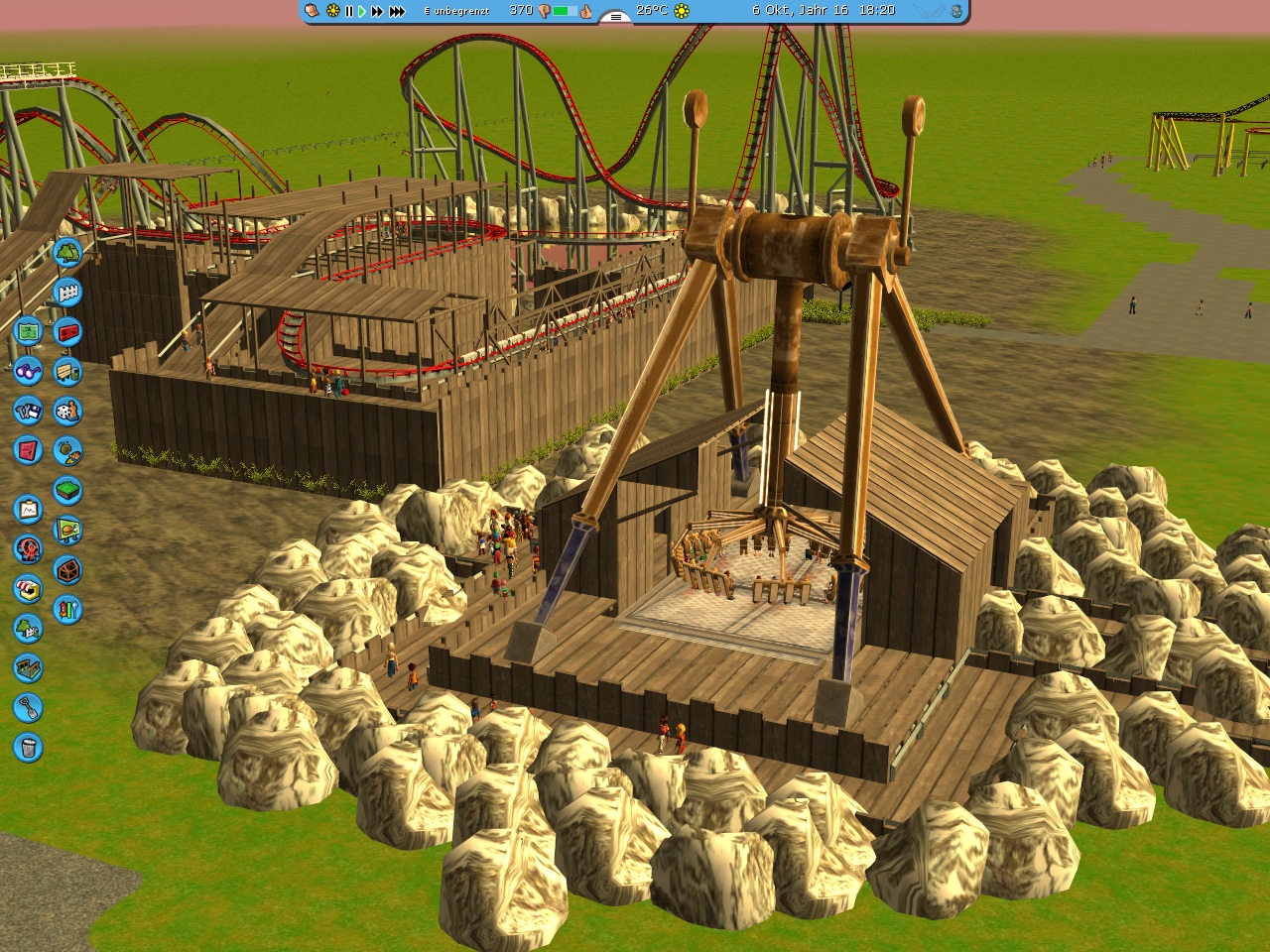Open the finances graph clipboard icon
This screenshot has width=1270, height=952.
pyautogui.click(x=28, y=510)
